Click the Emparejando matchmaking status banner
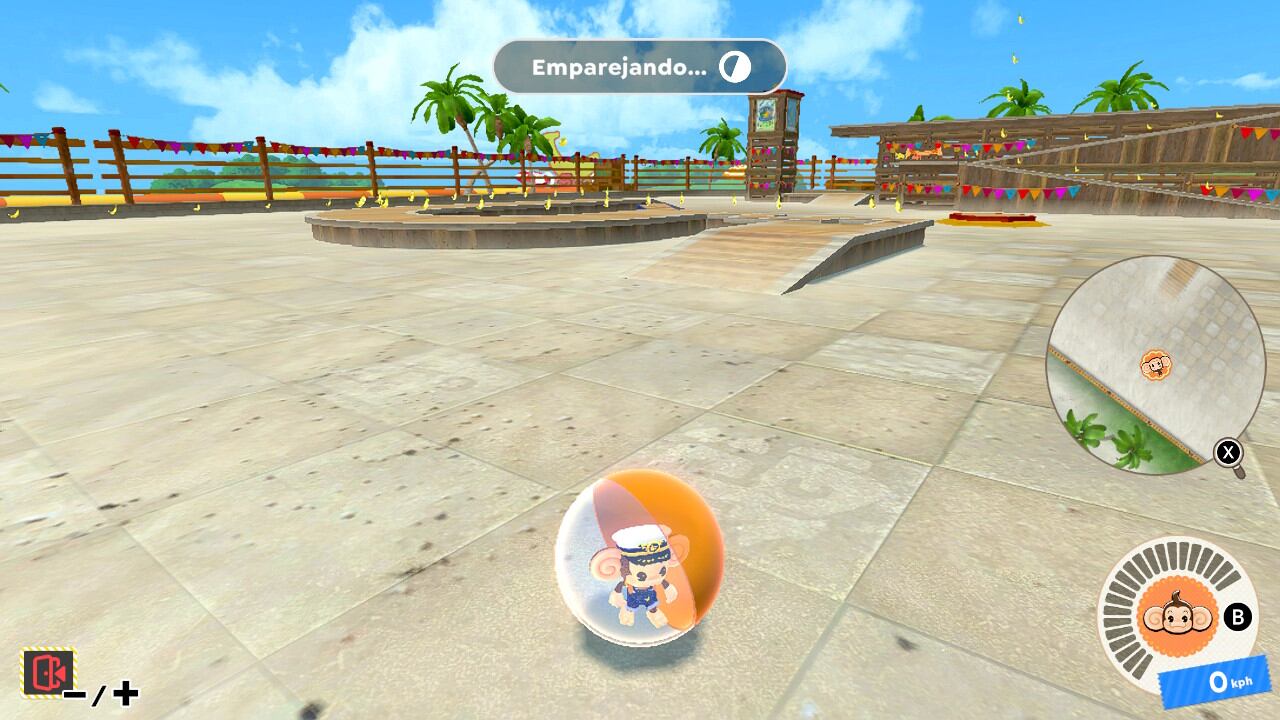Viewport: 1280px width, 720px height. point(639,67)
